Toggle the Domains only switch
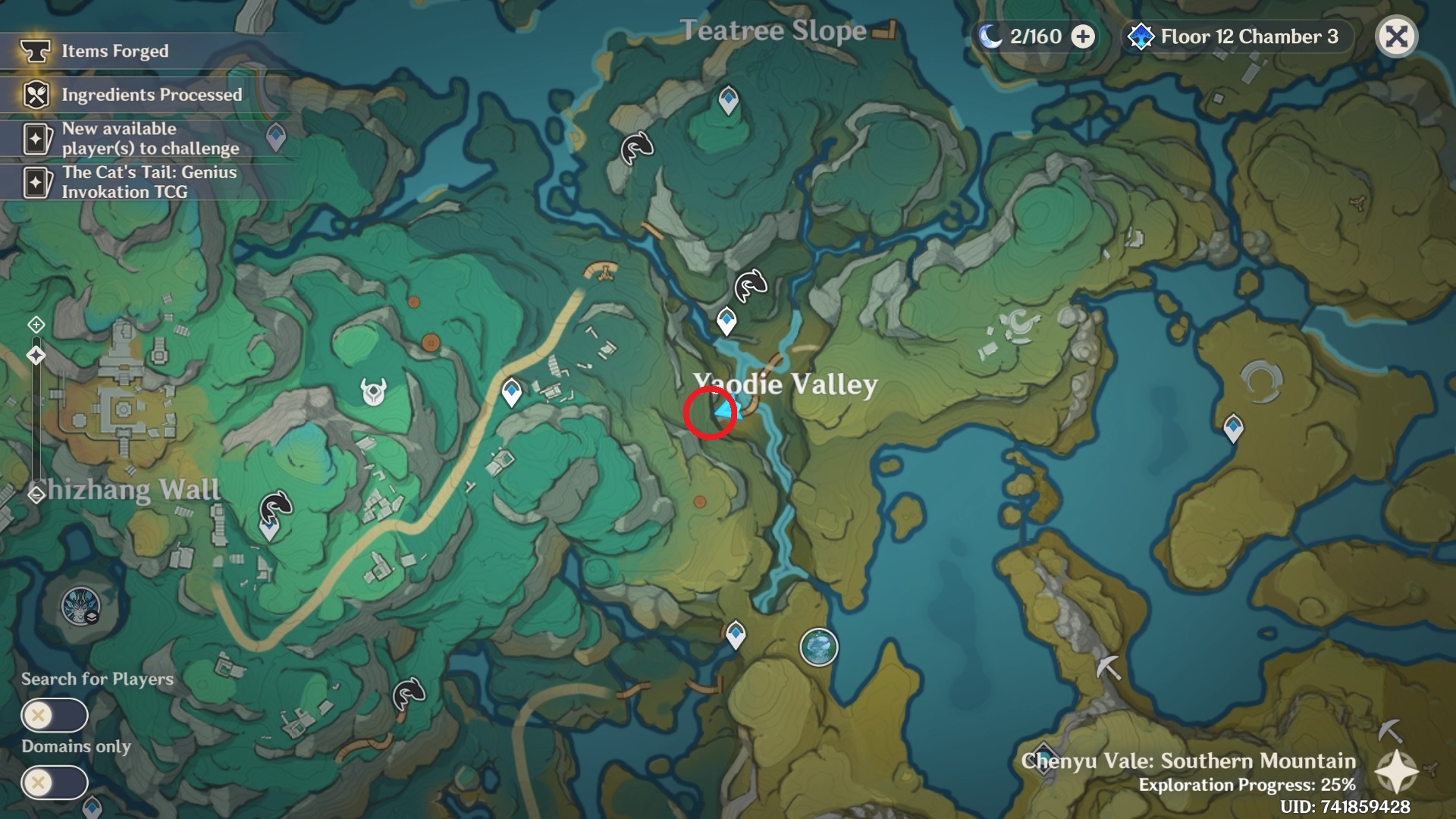The height and width of the screenshot is (819, 1456). pyautogui.click(x=55, y=782)
